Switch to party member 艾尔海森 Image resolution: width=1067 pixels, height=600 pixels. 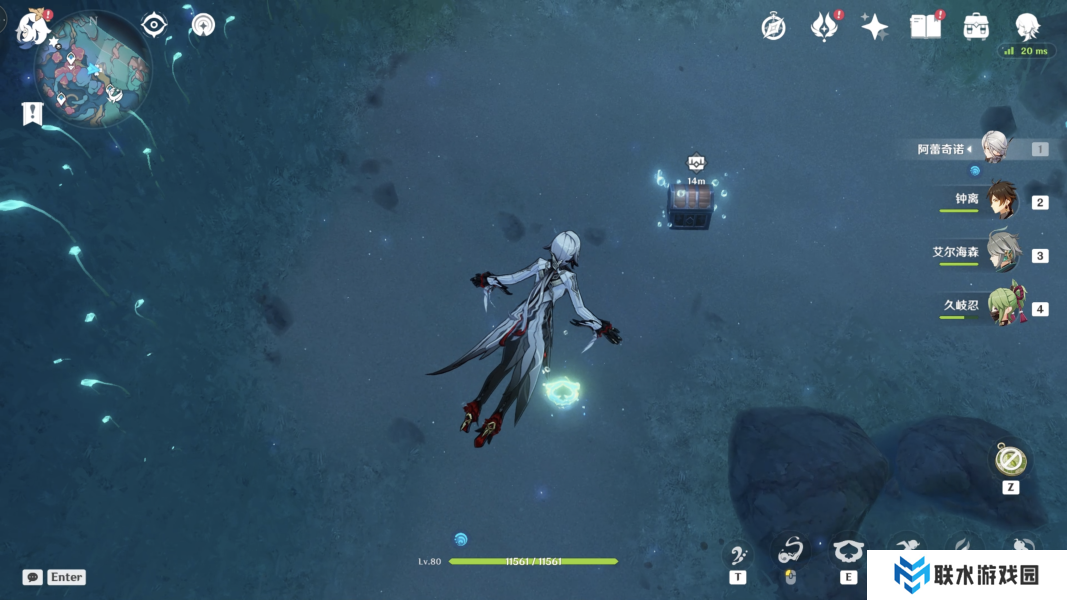(1001, 253)
